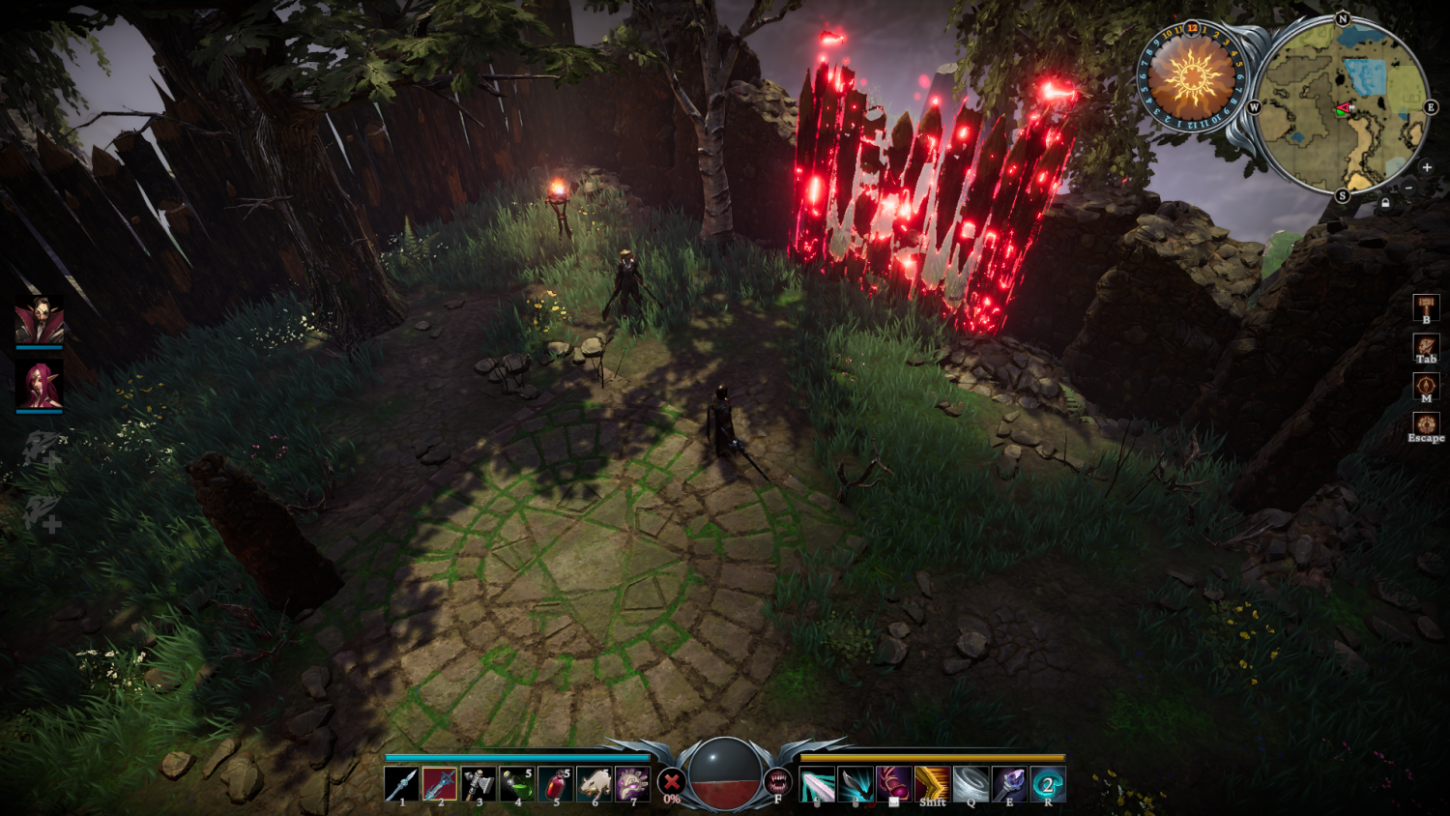The width and height of the screenshot is (1450, 816).
Task: Open the build menu hammer icon
Action: (1426, 307)
